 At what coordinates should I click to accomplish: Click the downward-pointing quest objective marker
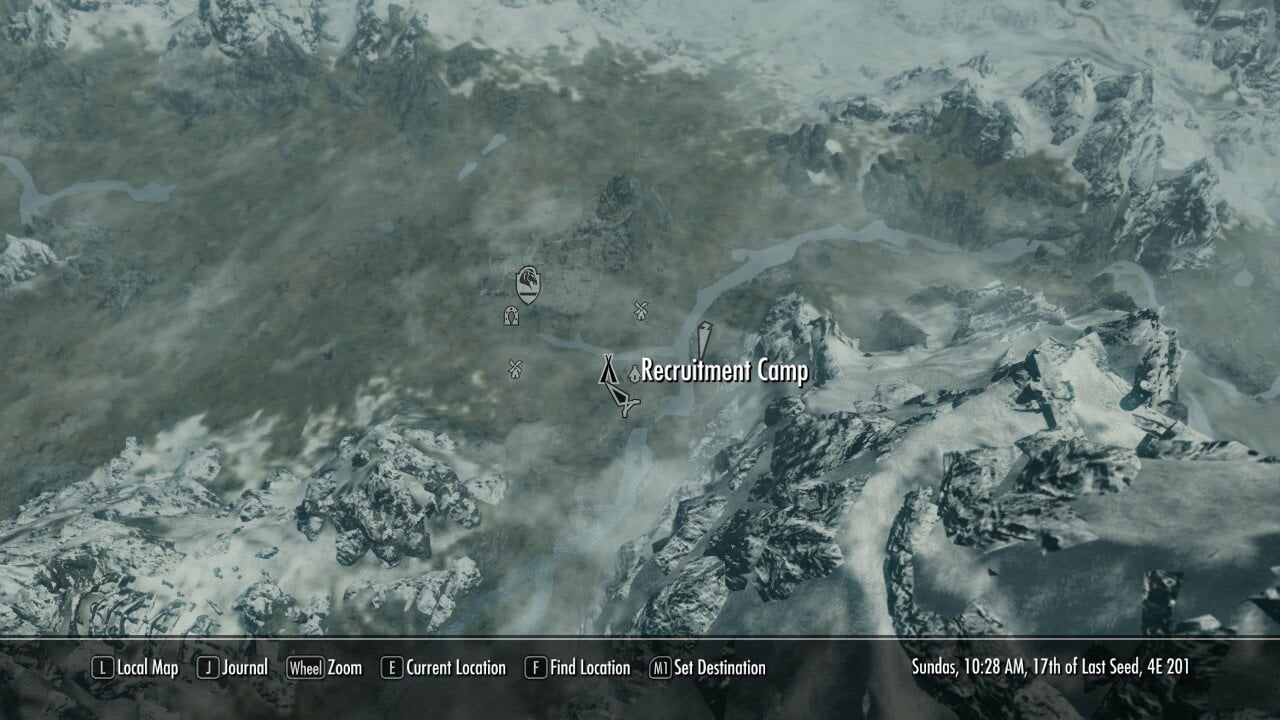coord(704,338)
